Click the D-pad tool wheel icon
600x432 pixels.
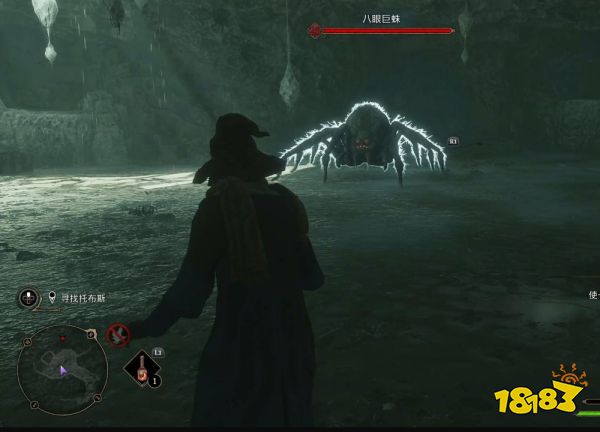pyautogui.click(x=29, y=297)
